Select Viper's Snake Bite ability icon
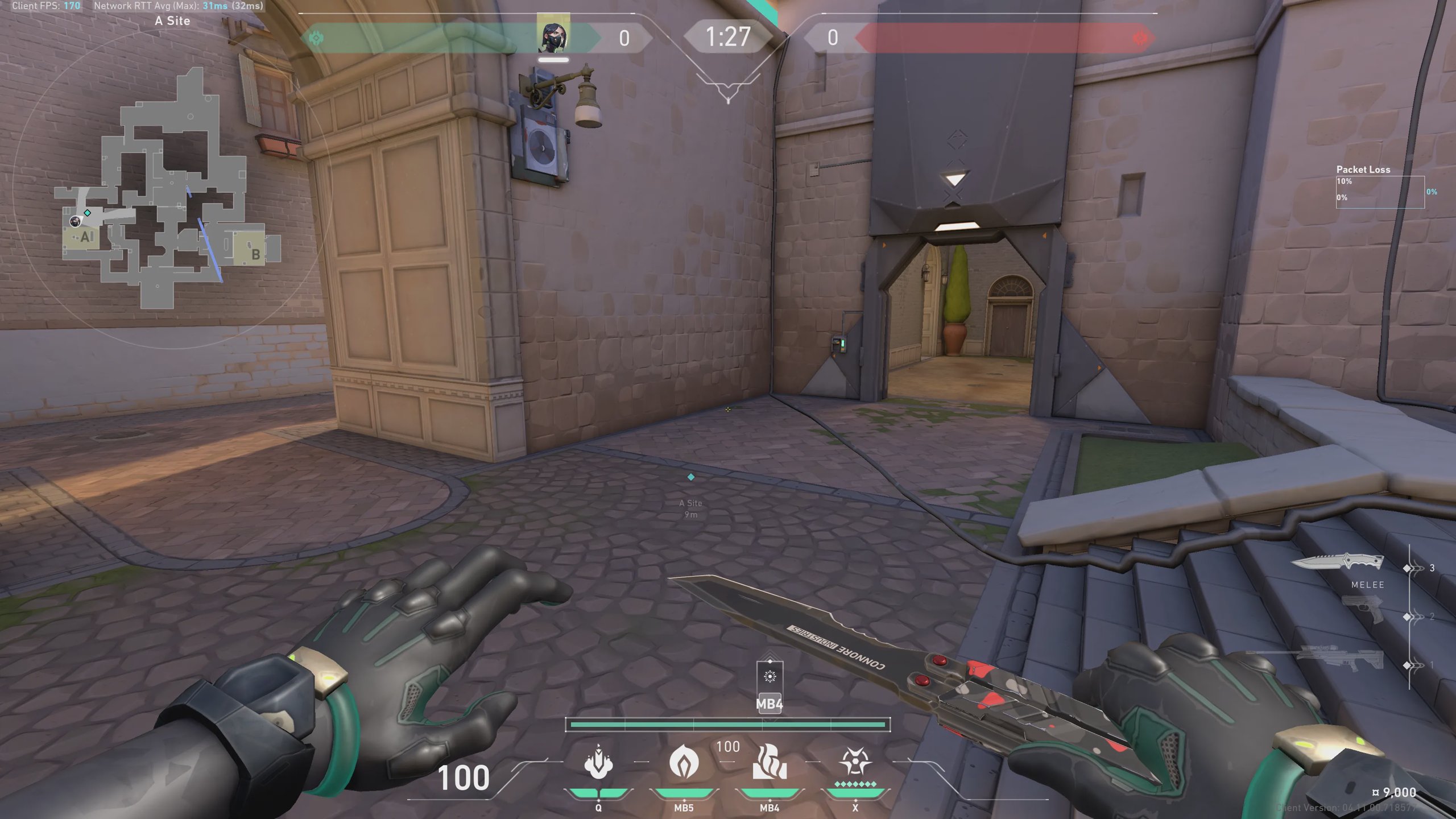Screen dimensions: 1456x819 point(598,763)
